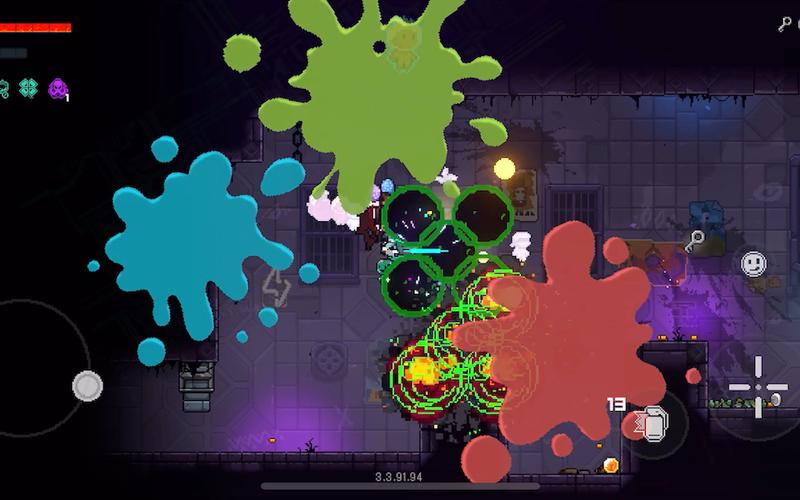Select the green four-leaf clover item icon
The image size is (800, 500).
tap(28, 88)
